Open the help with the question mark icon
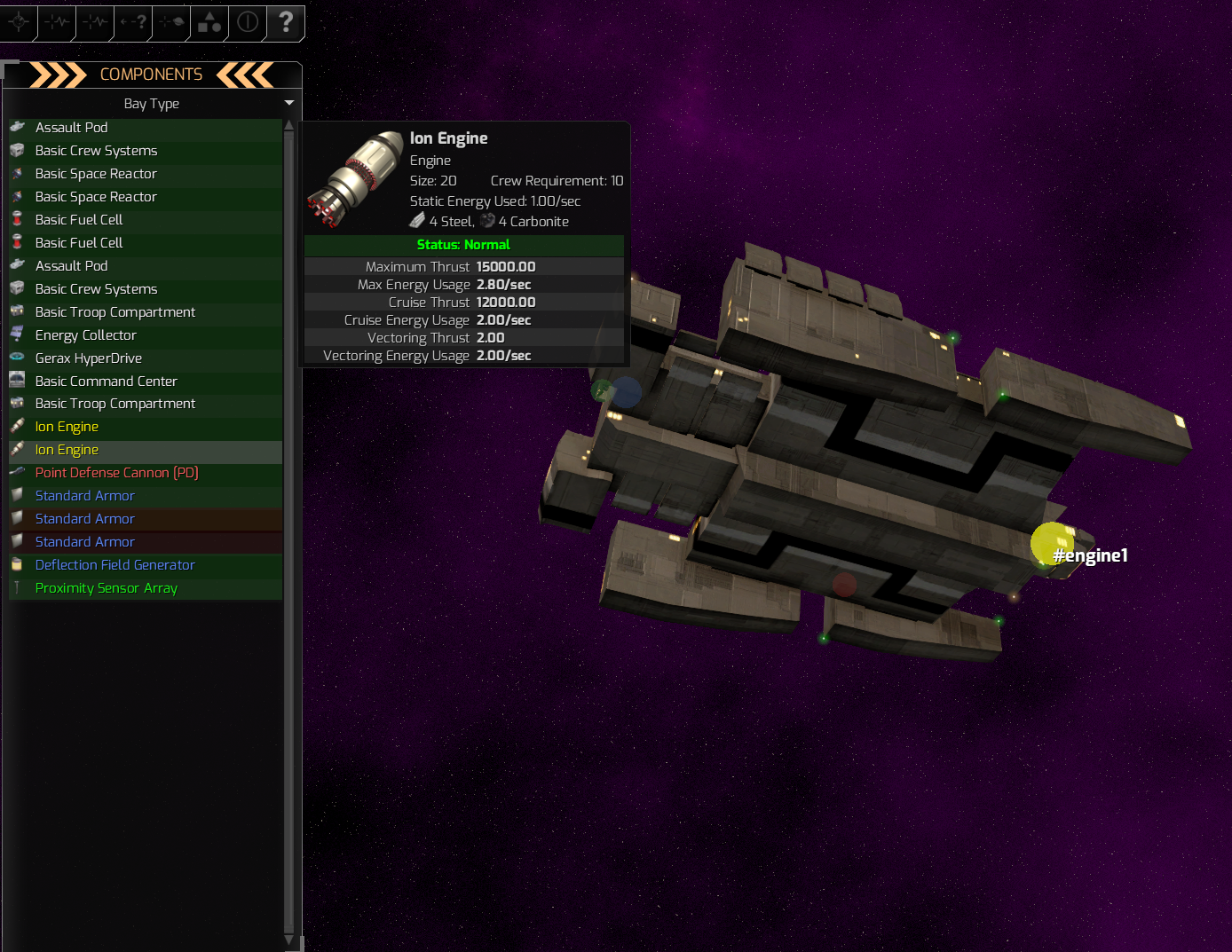 (285, 23)
